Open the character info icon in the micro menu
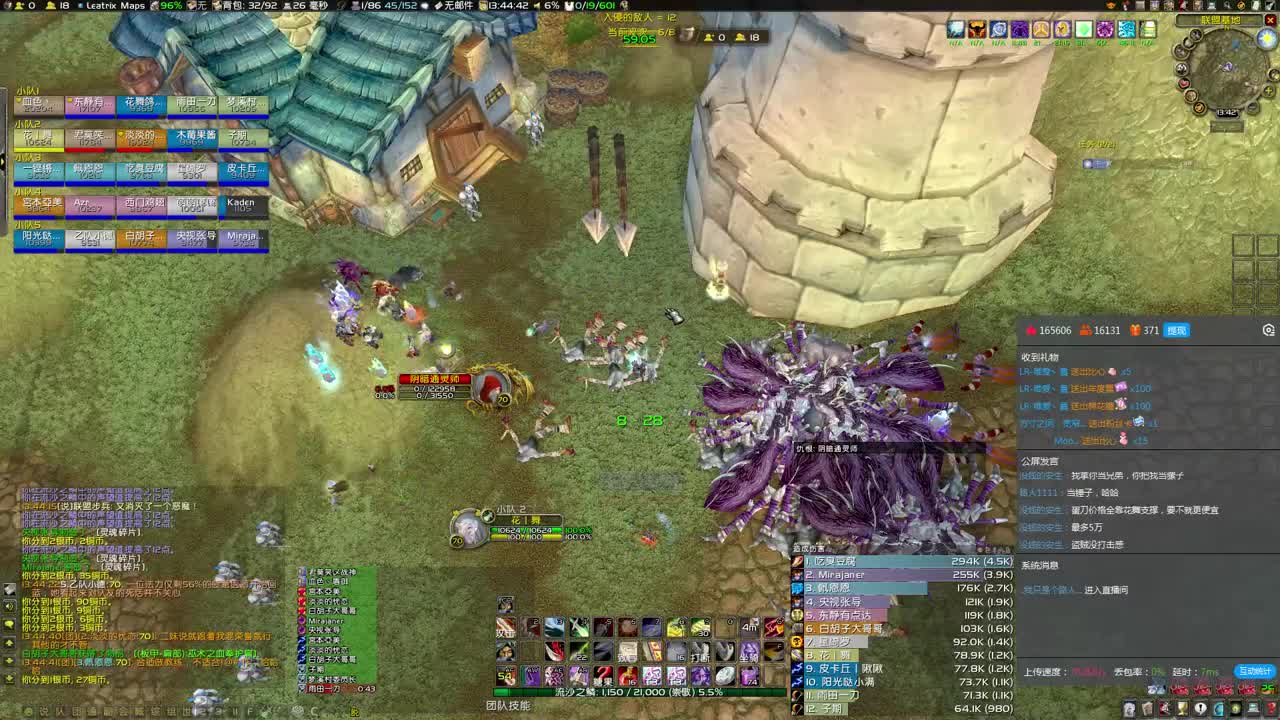 tap(1128, 708)
